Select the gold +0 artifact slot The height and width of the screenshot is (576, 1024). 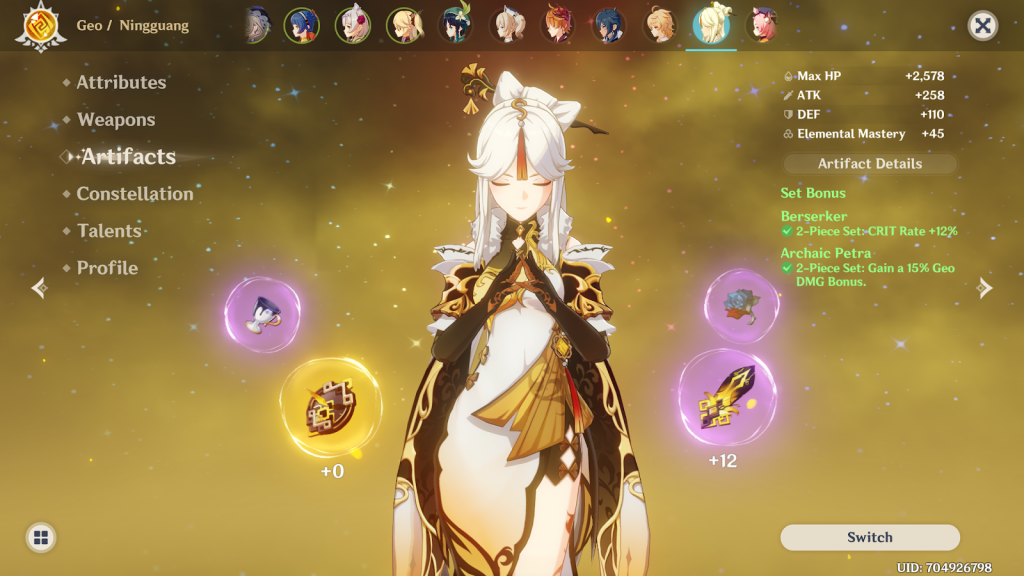331,408
